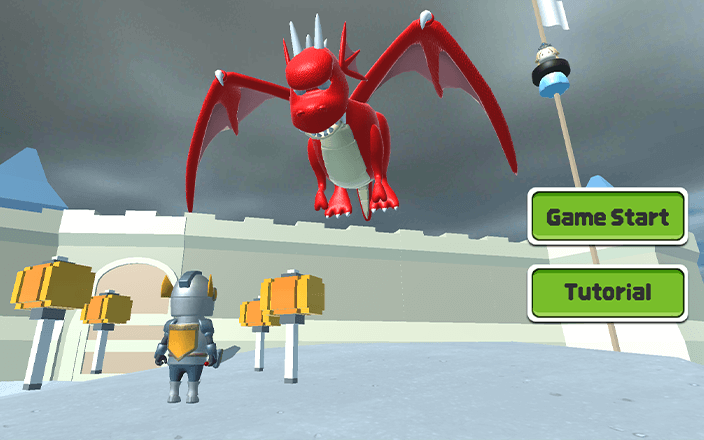Click the Game Start button

tap(608, 217)
